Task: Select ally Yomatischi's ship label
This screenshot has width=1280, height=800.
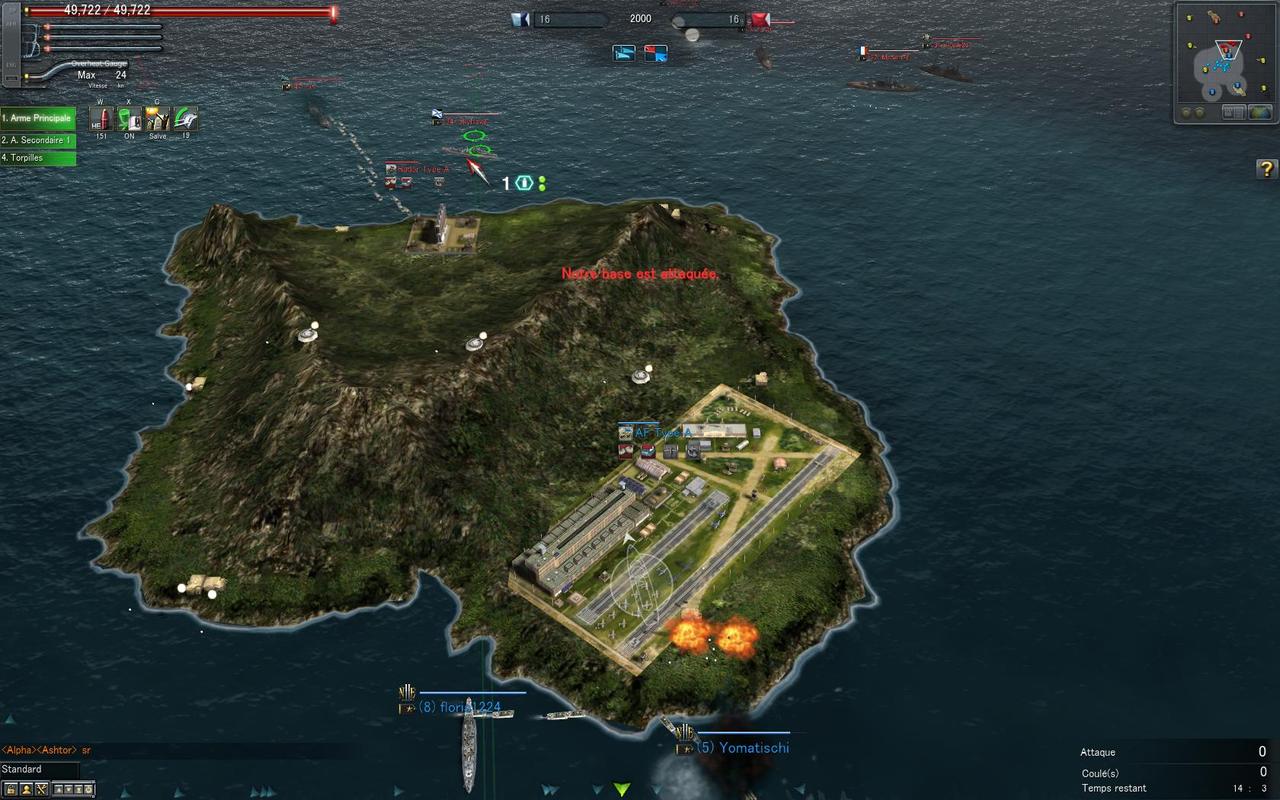Action: pyautogui.click(x=742, y=747)
